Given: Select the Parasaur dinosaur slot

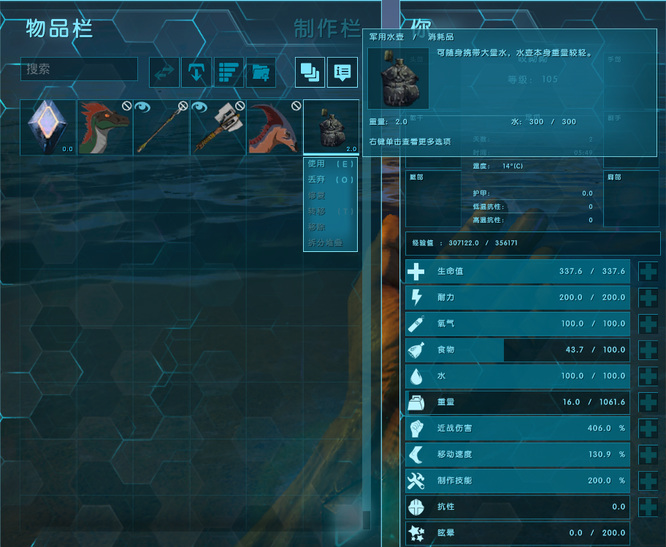Looking at the screenshot, I should pyautogui.click(x=273, y=127).
